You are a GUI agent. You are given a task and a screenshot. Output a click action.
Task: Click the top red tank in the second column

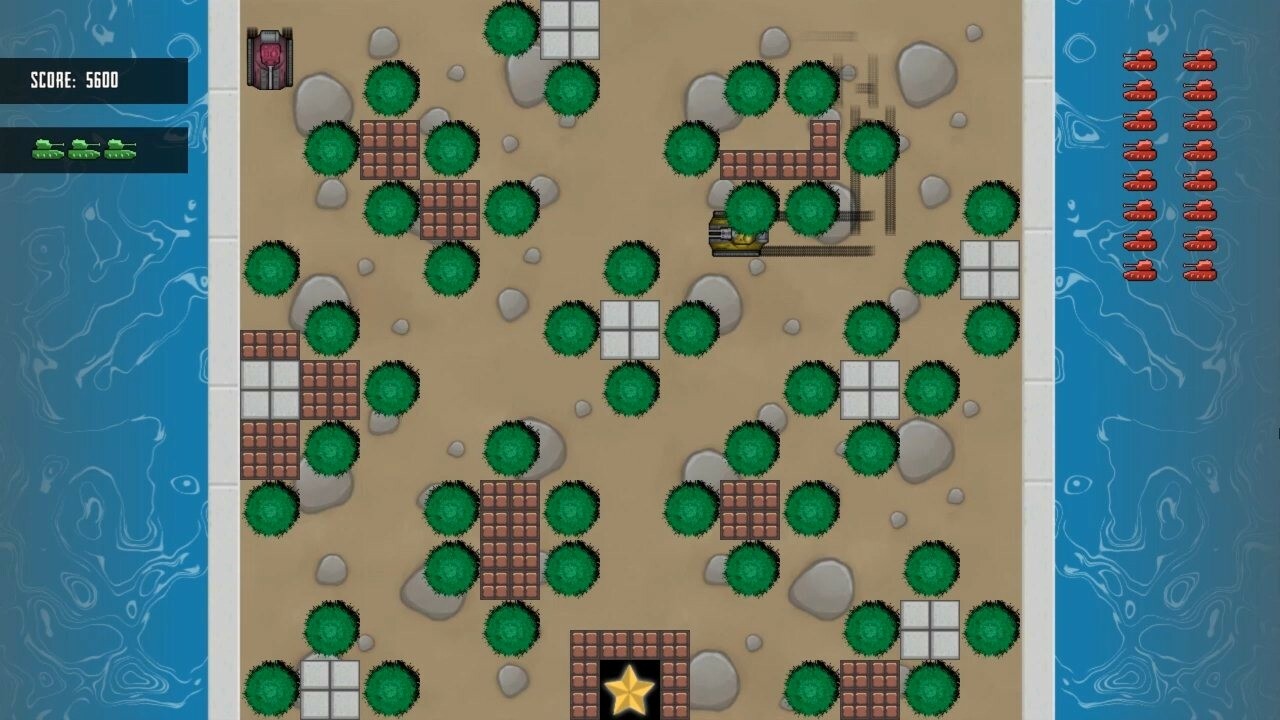click(x=1200, y=62)
